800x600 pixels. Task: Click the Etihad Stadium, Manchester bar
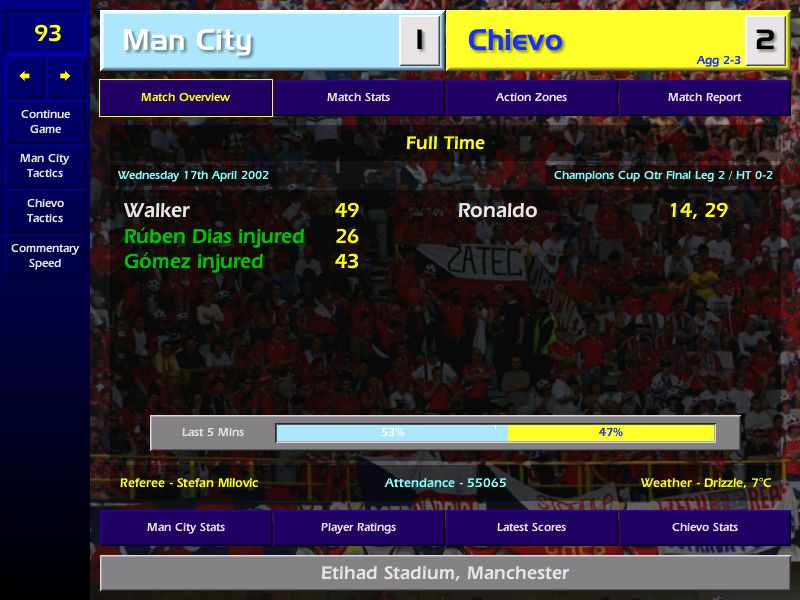click(445, 574)
